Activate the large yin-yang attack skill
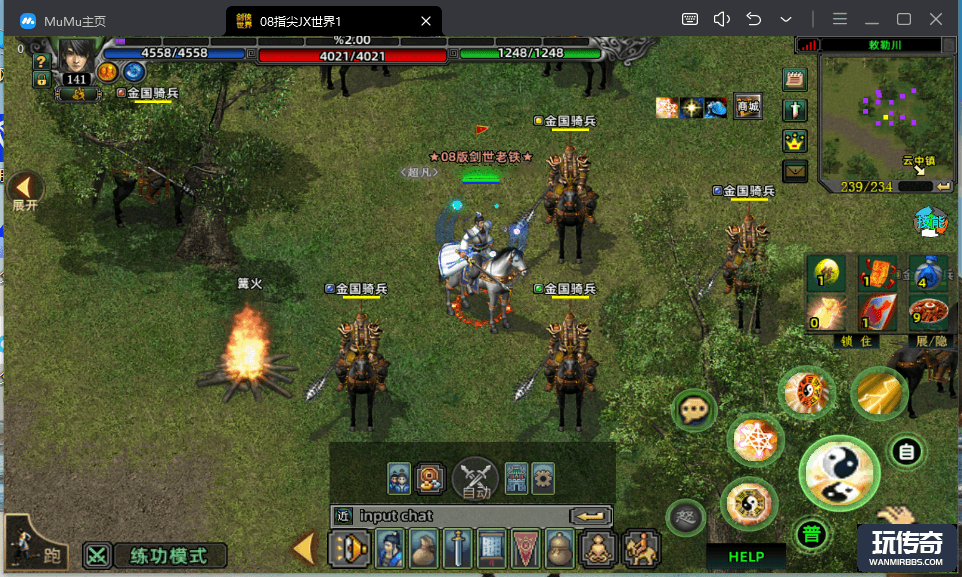 tap(839, 474)
